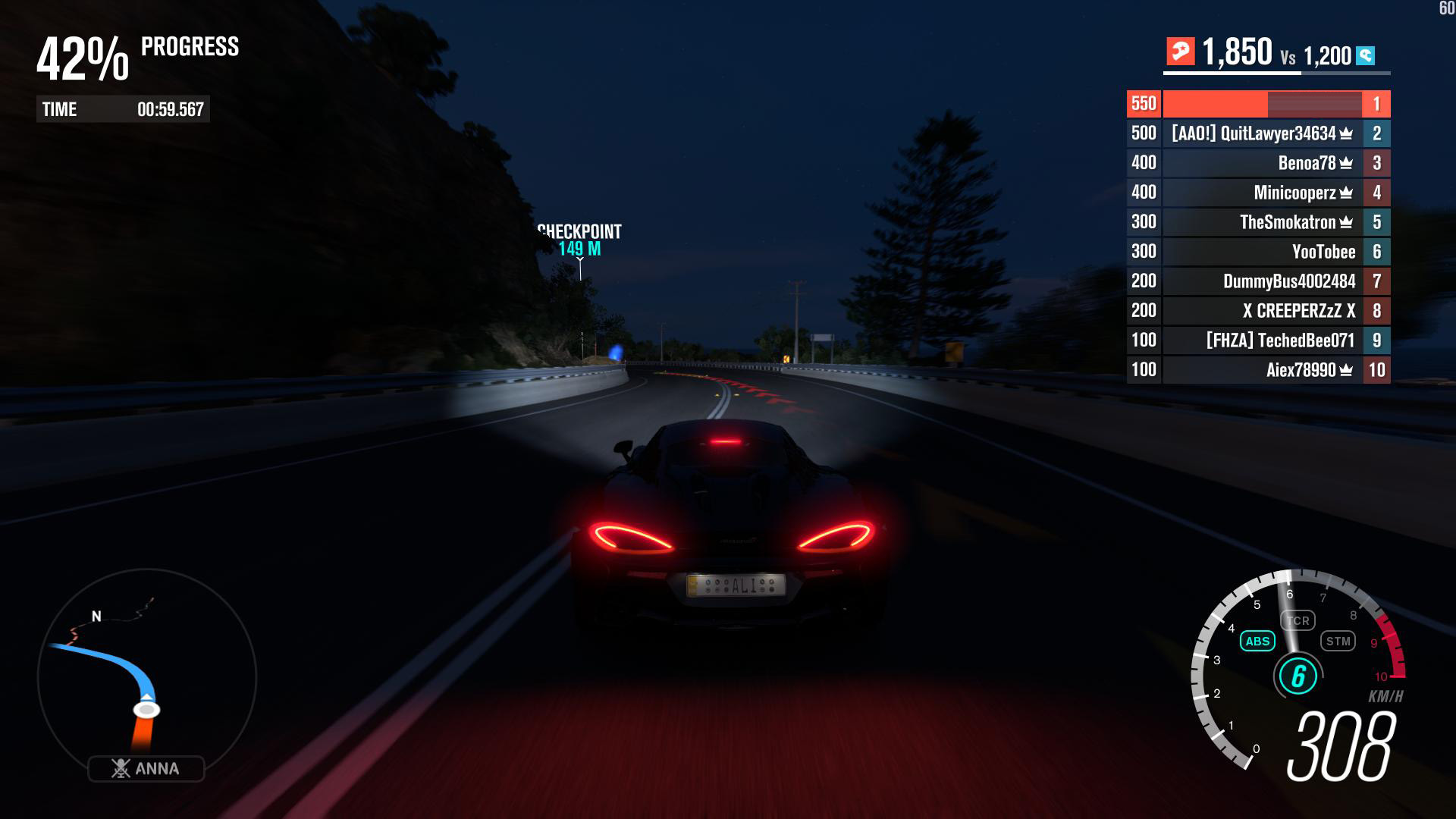Click the blue team score icon
The image size is (1456, 819).
pos(1366,55)
